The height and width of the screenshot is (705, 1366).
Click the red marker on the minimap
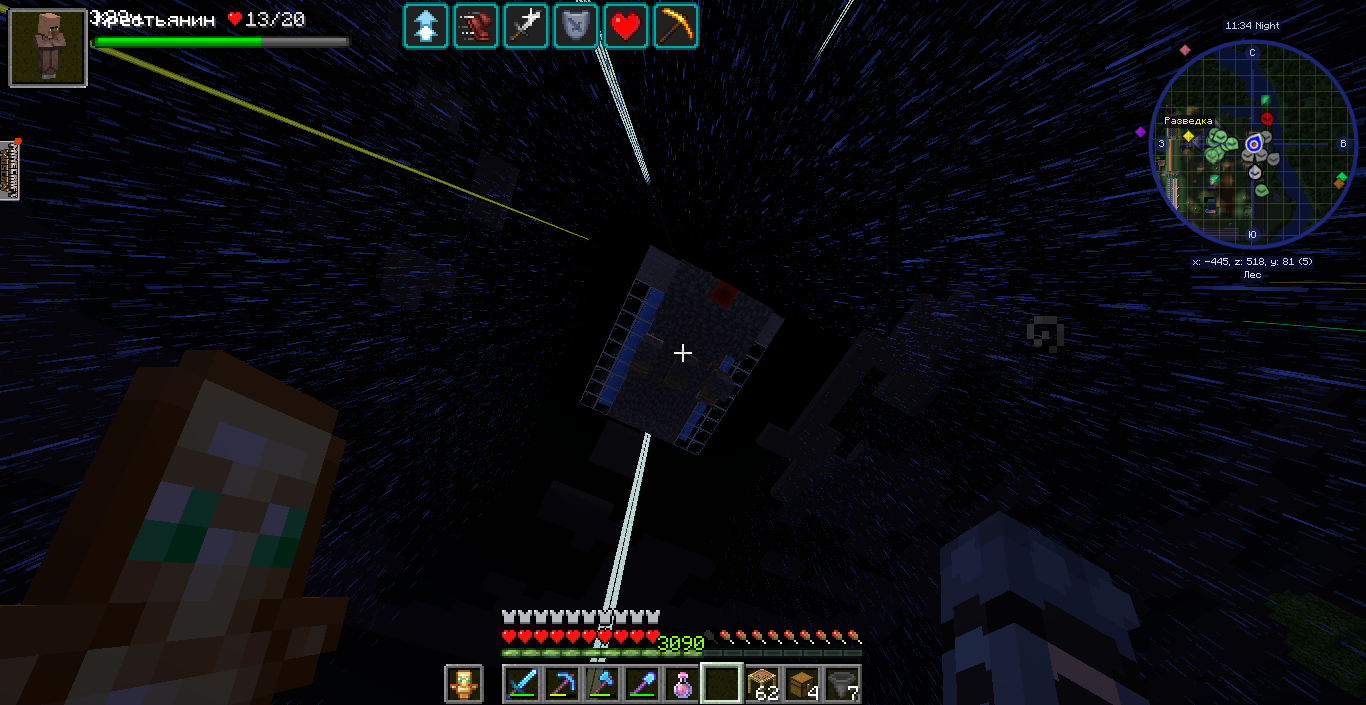(x=1267, y=119)
